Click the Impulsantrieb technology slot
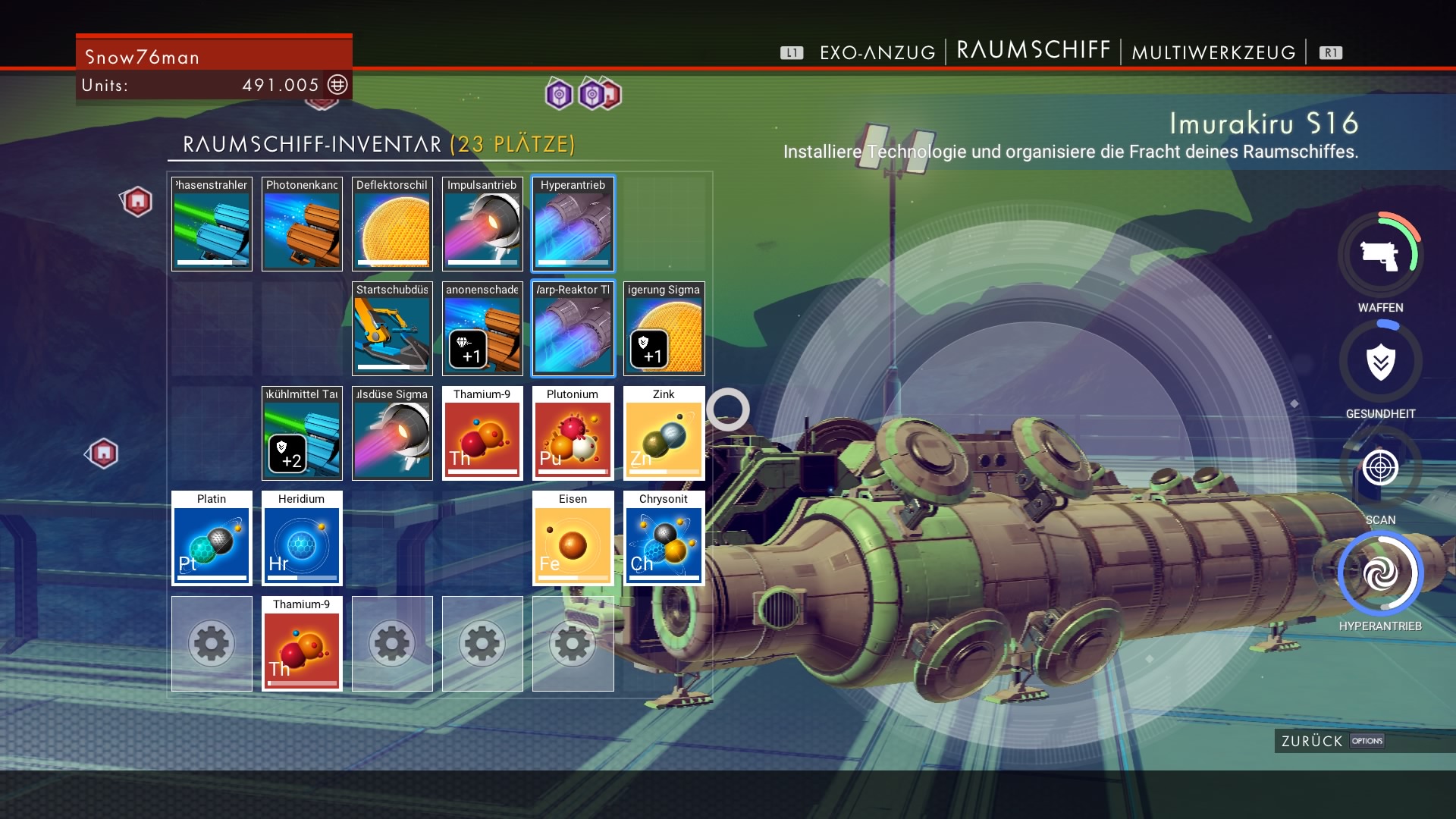Image resolution: width=1456 pixels, height=819 pixels. point(482,224)
